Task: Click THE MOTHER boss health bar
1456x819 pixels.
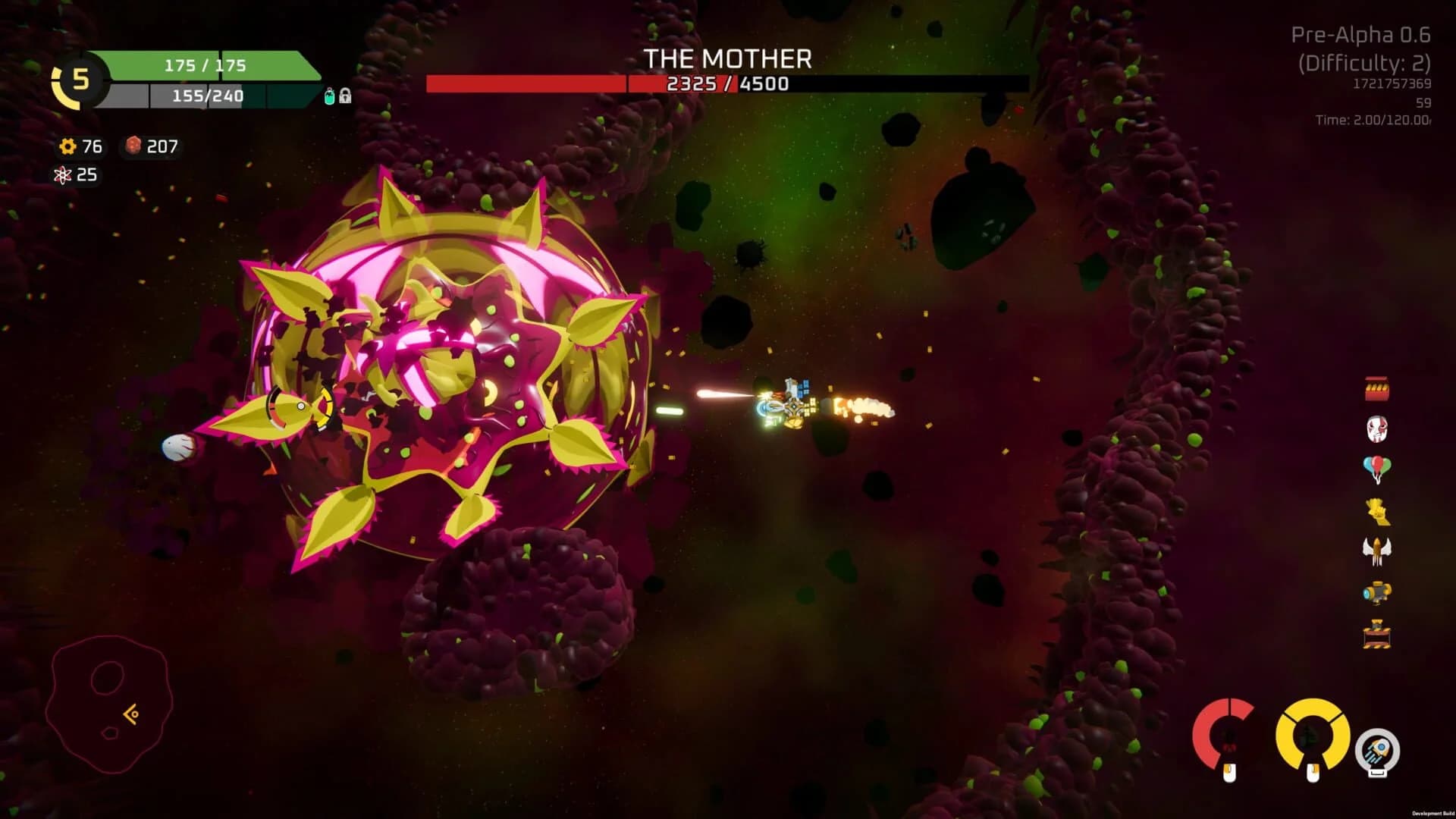Action: (x=726, y=83)
